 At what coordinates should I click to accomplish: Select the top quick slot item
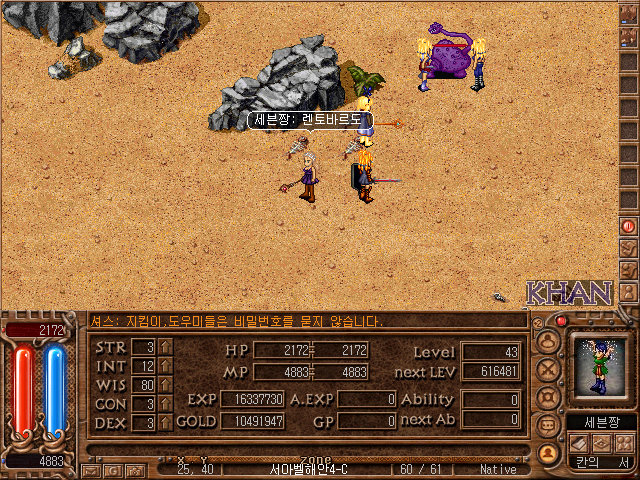coord(629,14)
